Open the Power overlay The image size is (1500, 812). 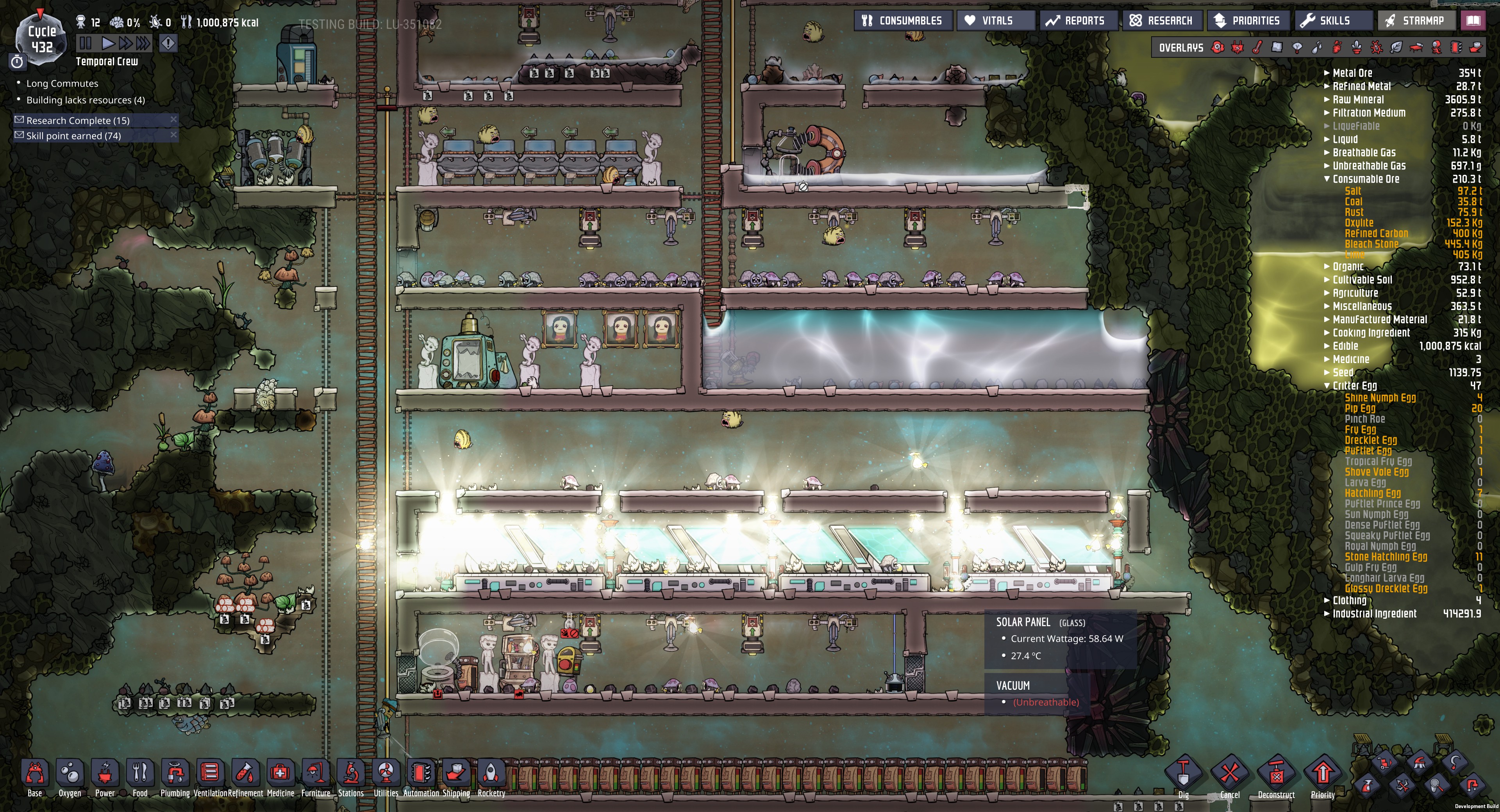click(1237, 46)
